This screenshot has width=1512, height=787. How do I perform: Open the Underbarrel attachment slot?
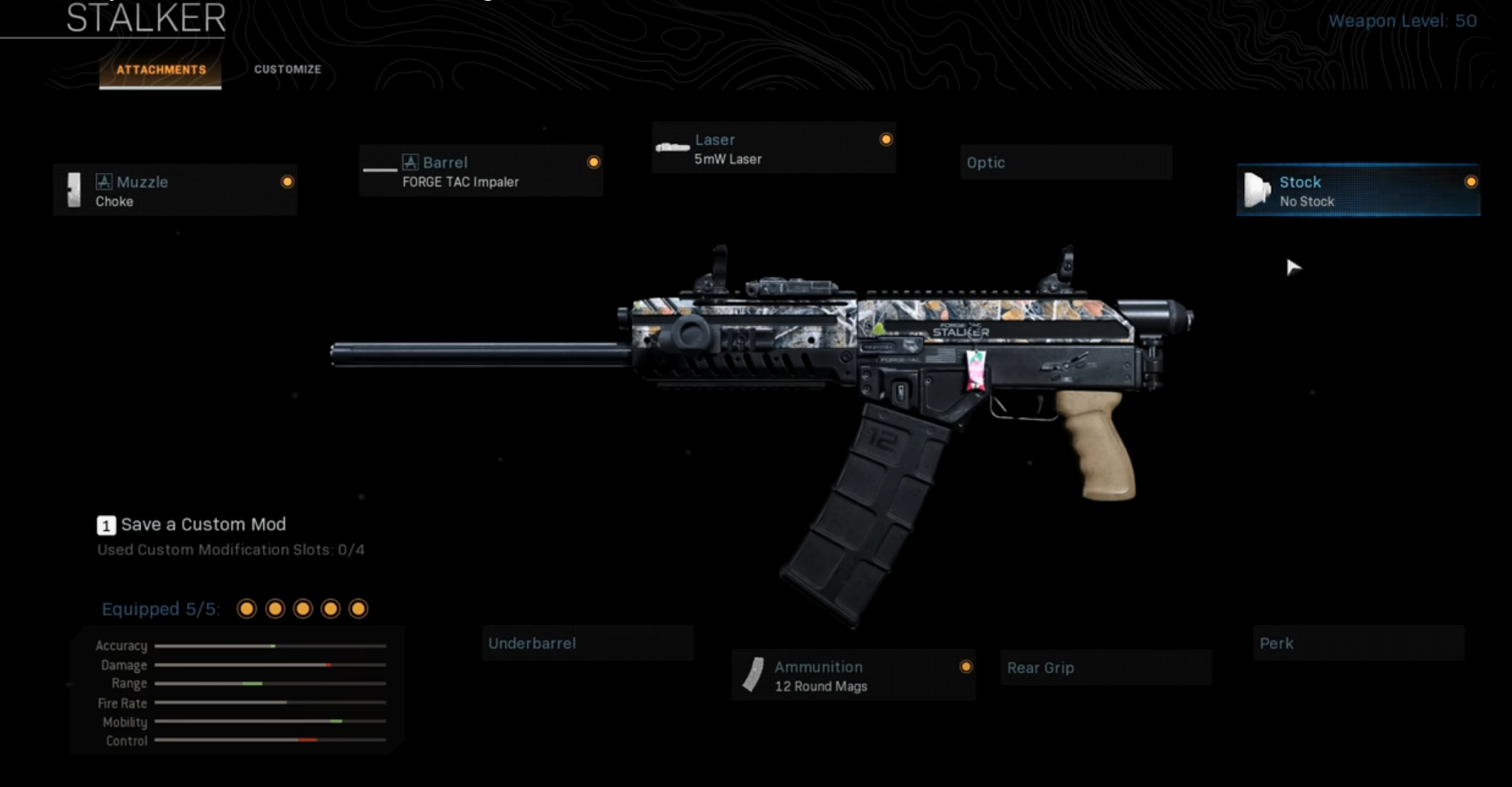point(588,643)
